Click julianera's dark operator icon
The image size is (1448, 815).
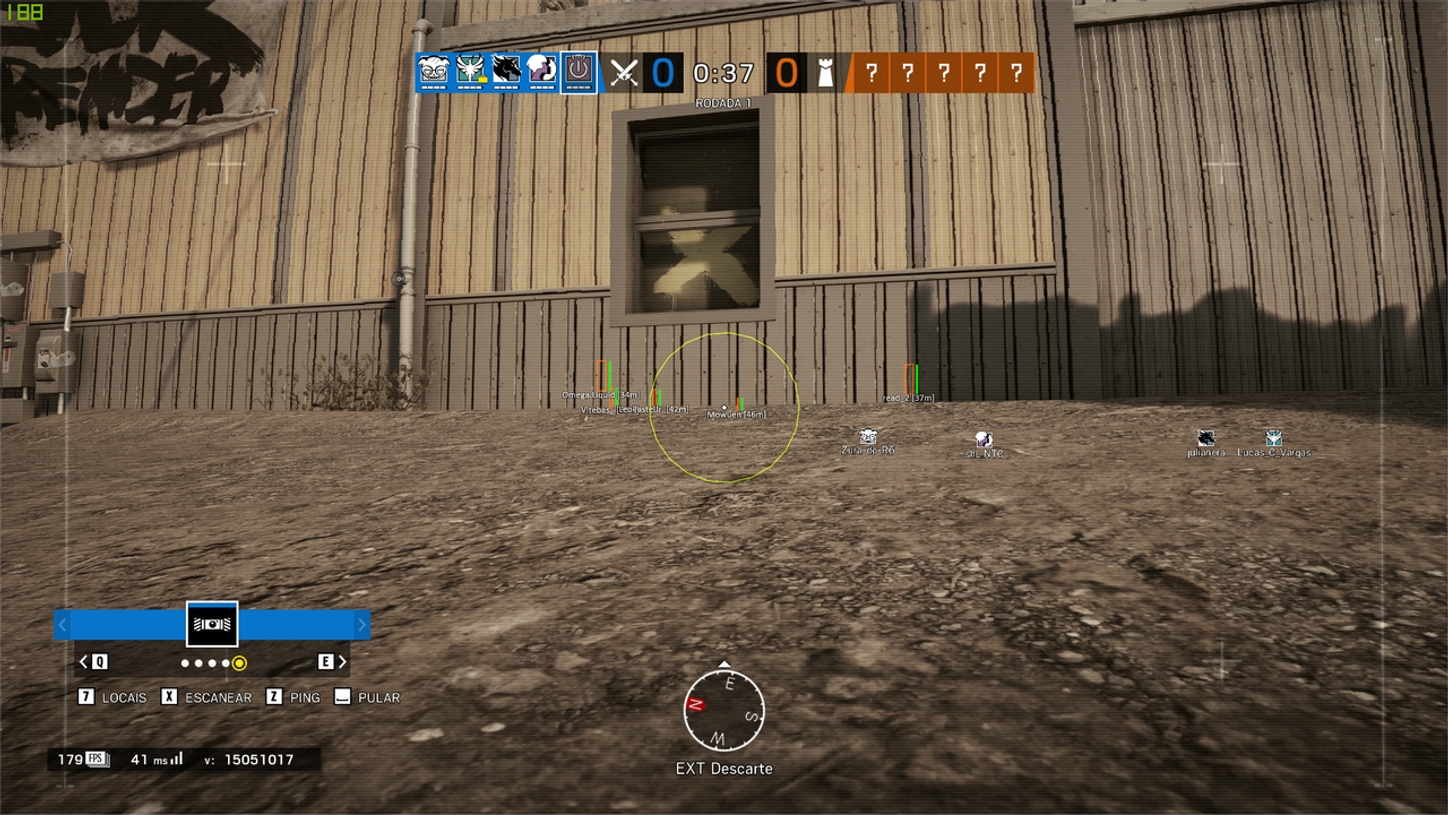pos(1206,439)
